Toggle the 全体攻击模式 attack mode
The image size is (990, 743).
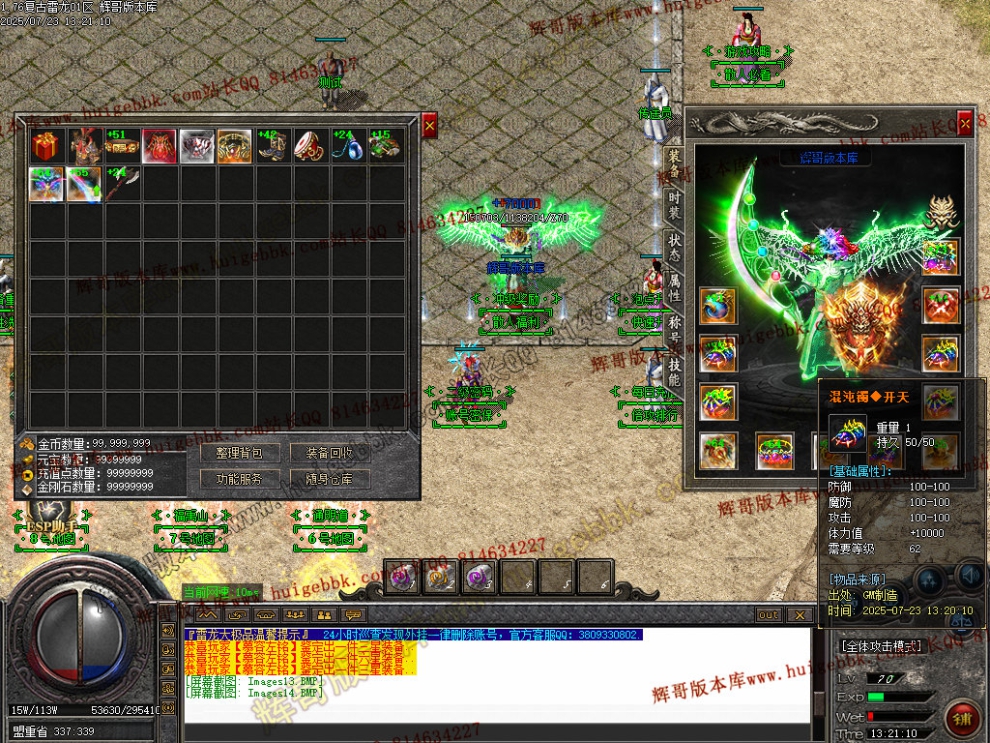(x=880, y=646)
